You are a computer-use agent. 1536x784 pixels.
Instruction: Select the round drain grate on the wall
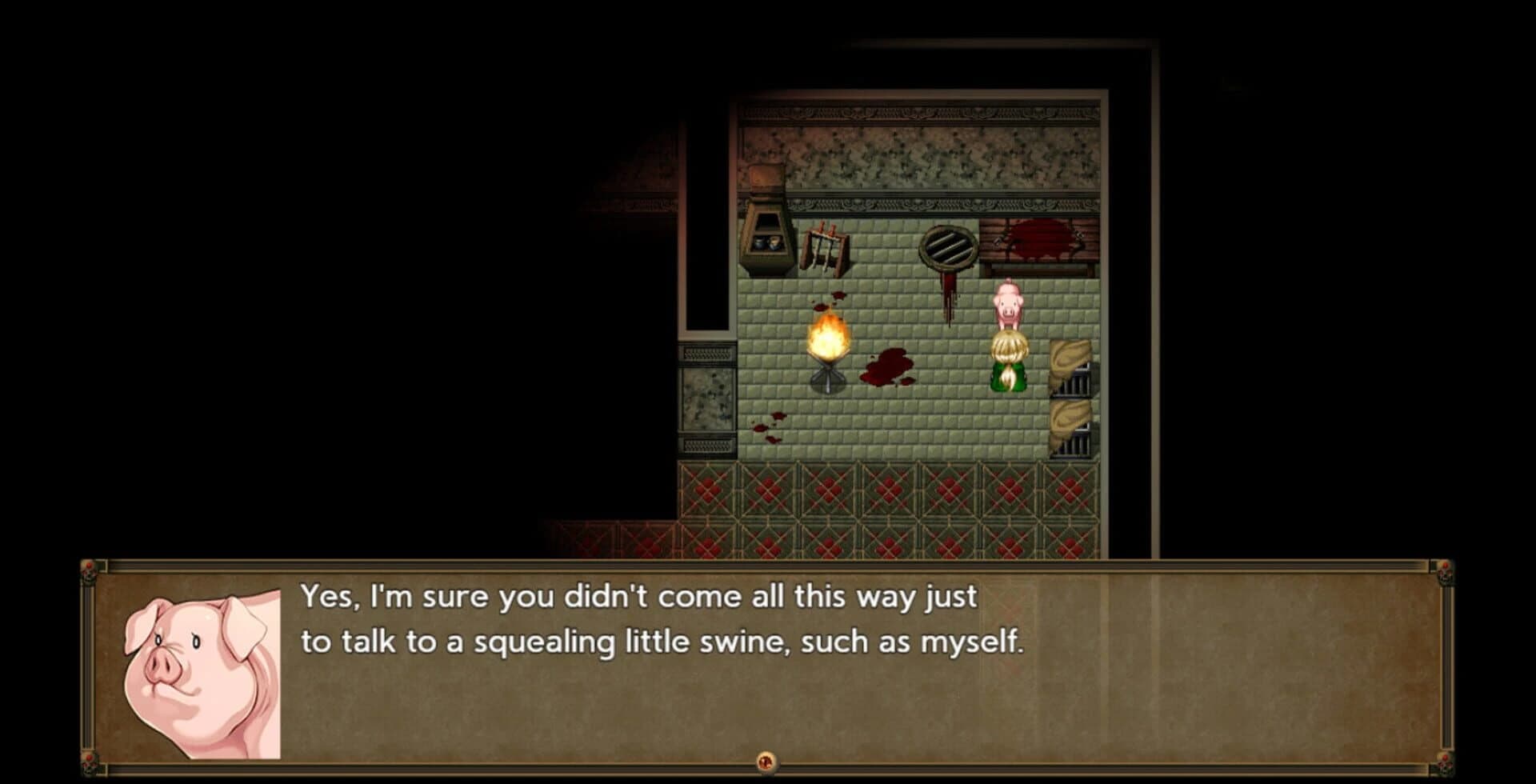coord(948,248)
